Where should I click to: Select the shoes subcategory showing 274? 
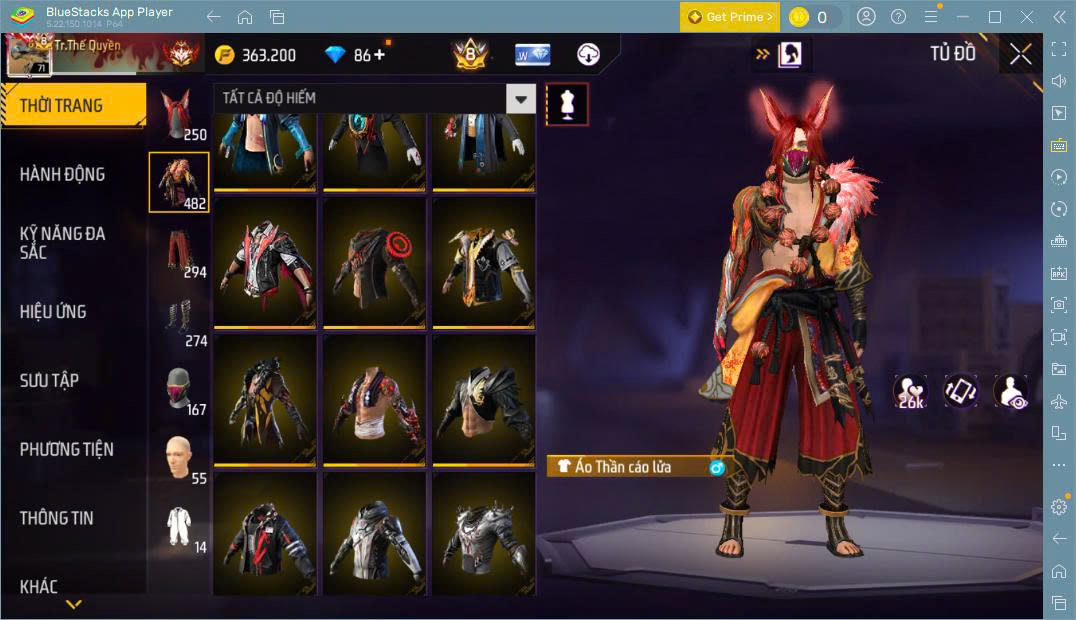pyautogui.click(x=179, y=320)
